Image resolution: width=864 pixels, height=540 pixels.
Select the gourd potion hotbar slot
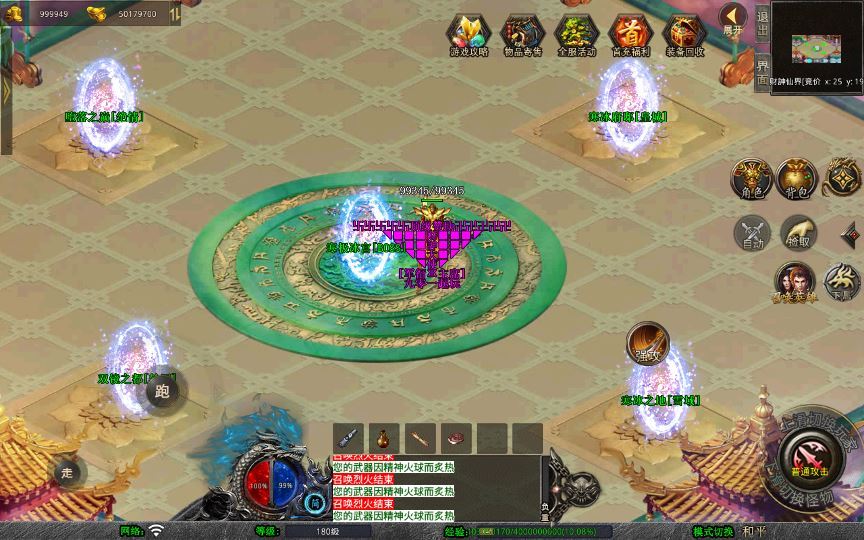pos(383,437)
